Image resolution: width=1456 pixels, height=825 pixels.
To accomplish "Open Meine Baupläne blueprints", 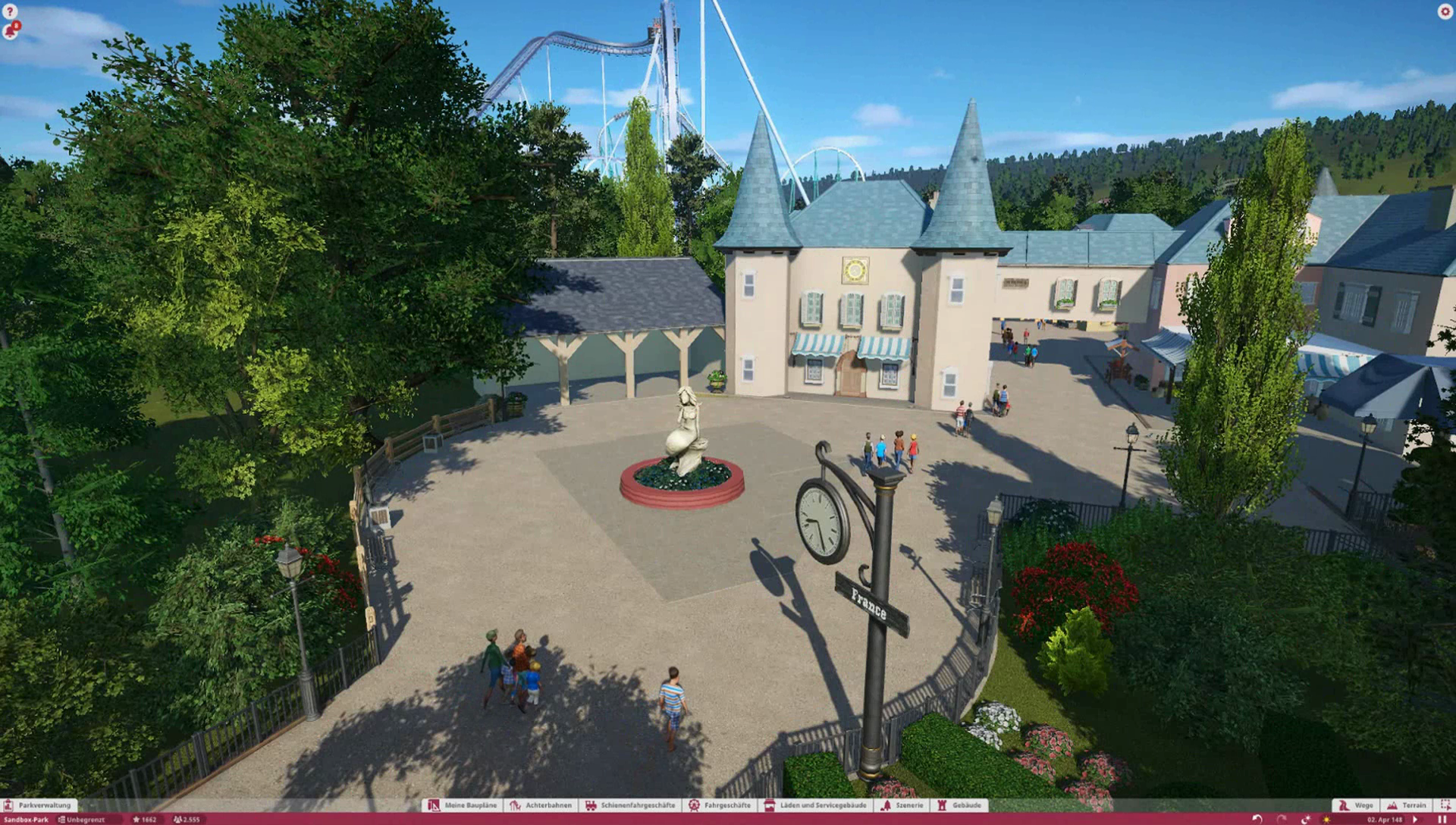I will [463, 805].
